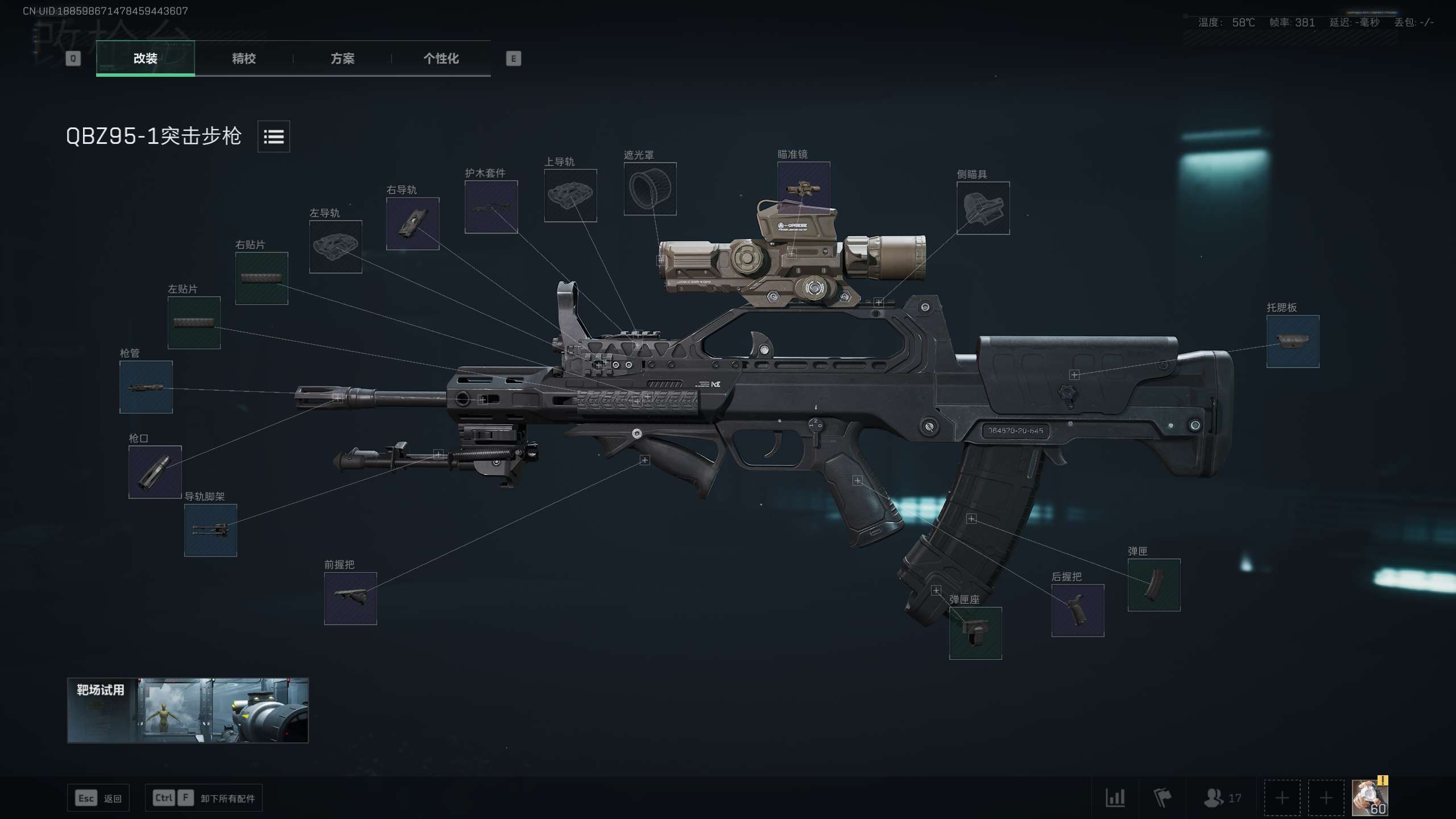The width and height of the screenshot is (1456, 819).
Task: Open the player avatar at bottom right
Action: tap(1370, 797)
